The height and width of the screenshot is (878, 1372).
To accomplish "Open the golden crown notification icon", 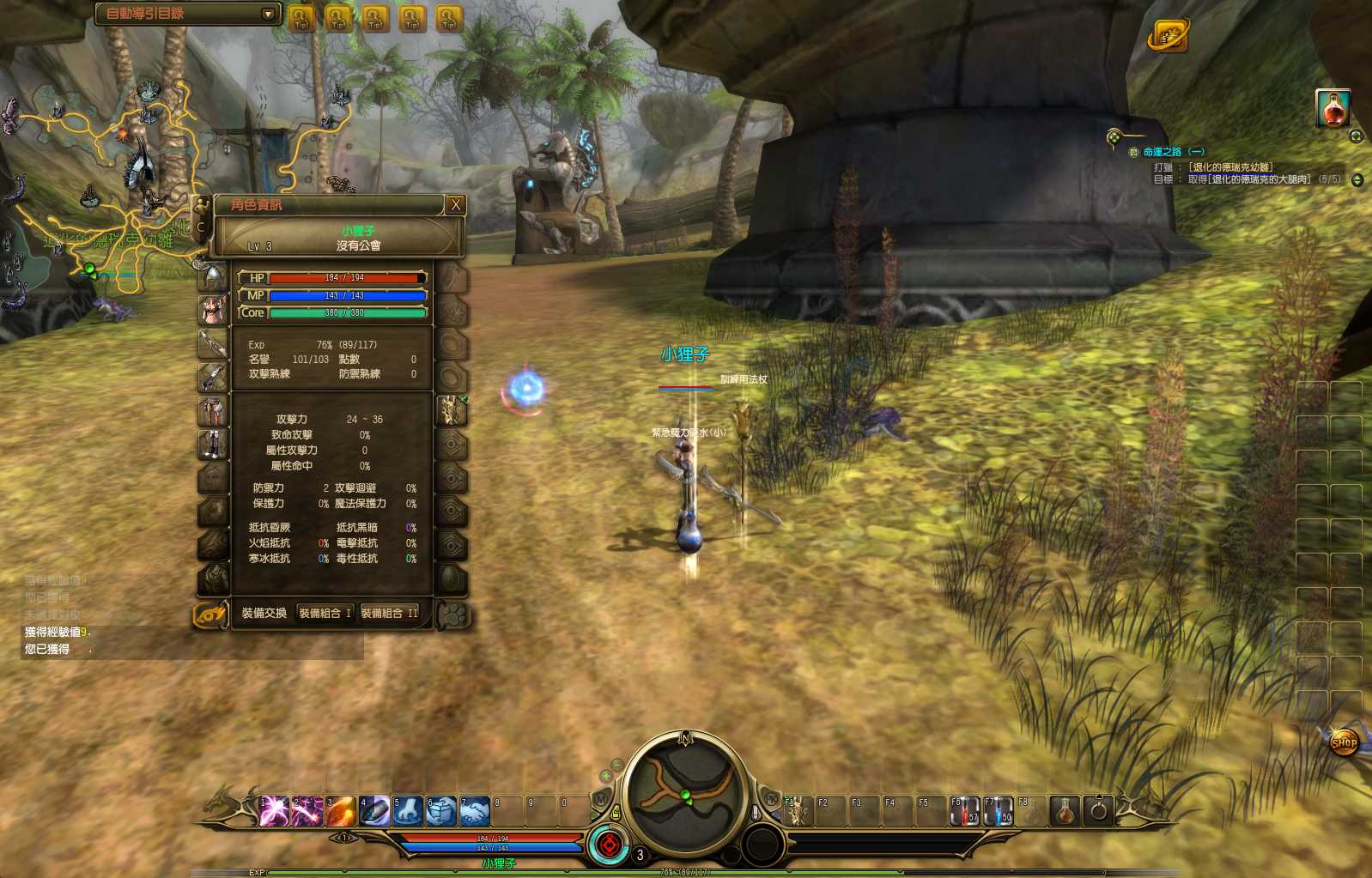I will pos(1168,36).
